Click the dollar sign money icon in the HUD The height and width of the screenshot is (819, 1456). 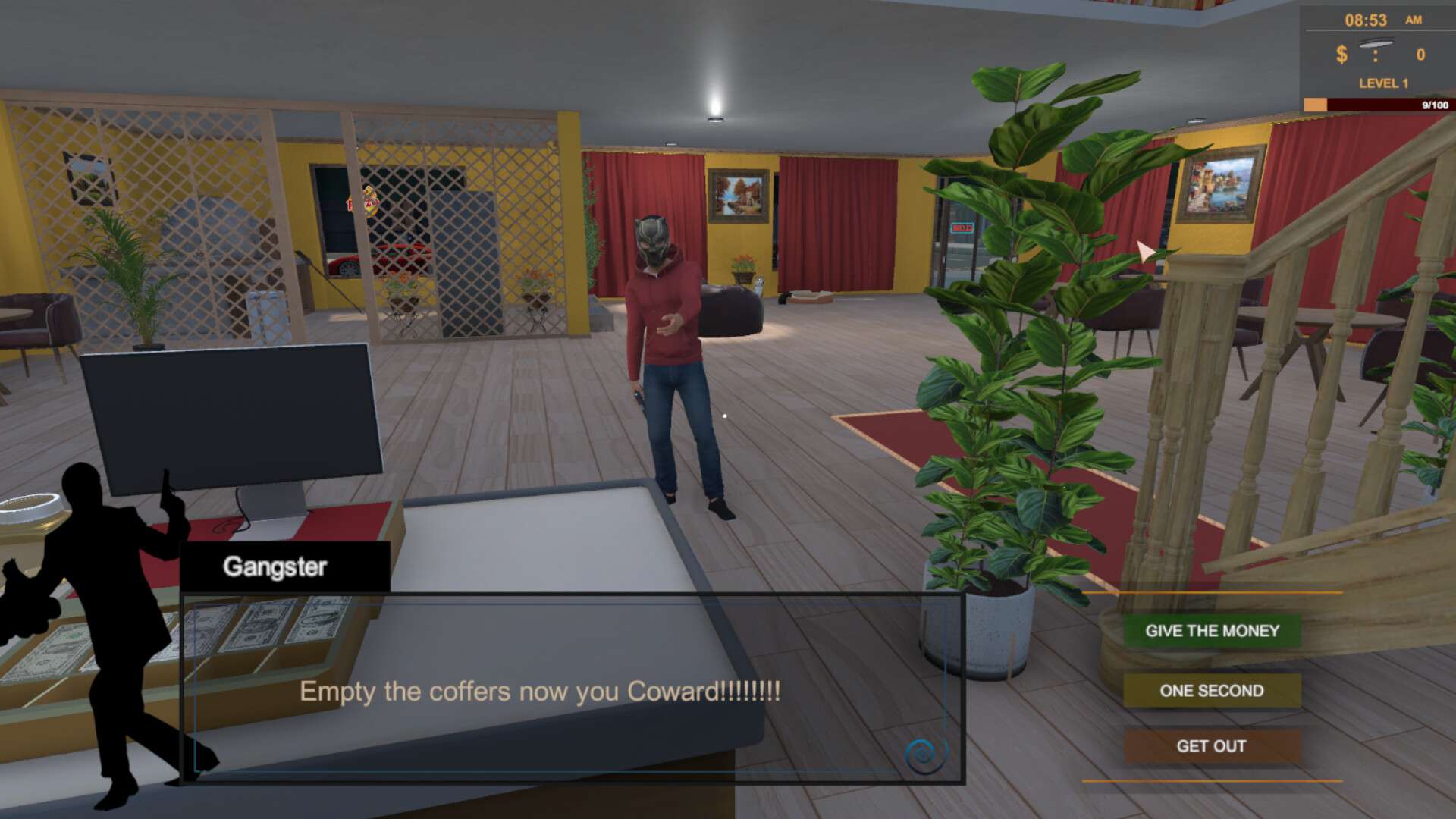1340,54
